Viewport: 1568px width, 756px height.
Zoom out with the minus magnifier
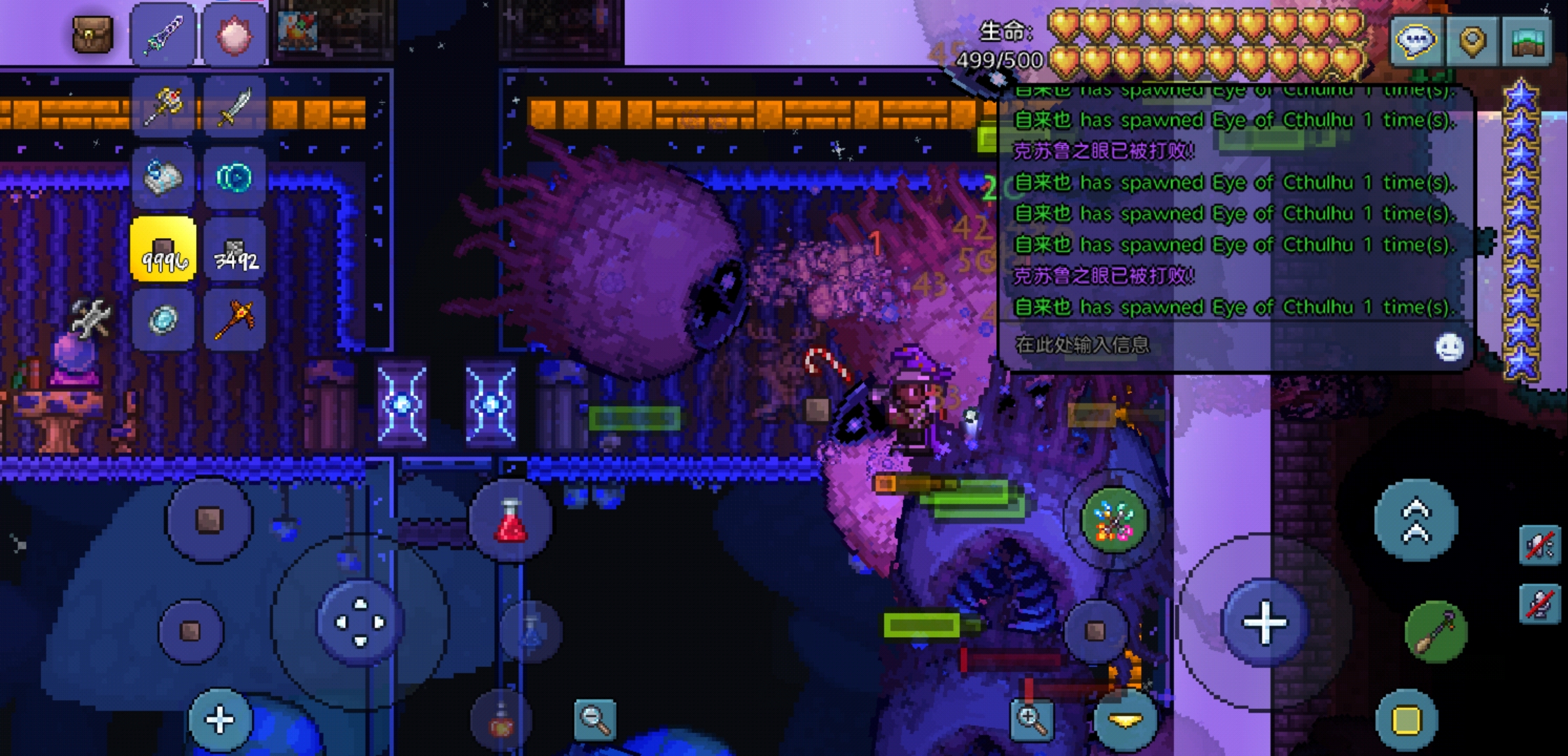[x=594, y=719]
